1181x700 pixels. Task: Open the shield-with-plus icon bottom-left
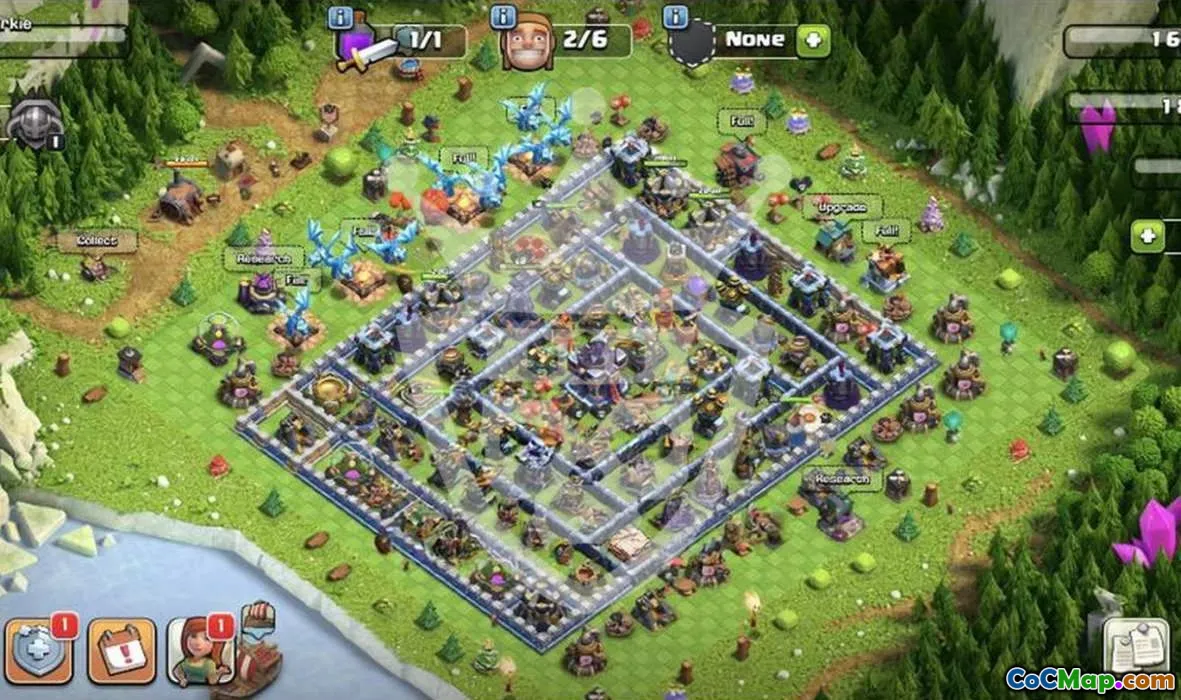click(38, 650)
